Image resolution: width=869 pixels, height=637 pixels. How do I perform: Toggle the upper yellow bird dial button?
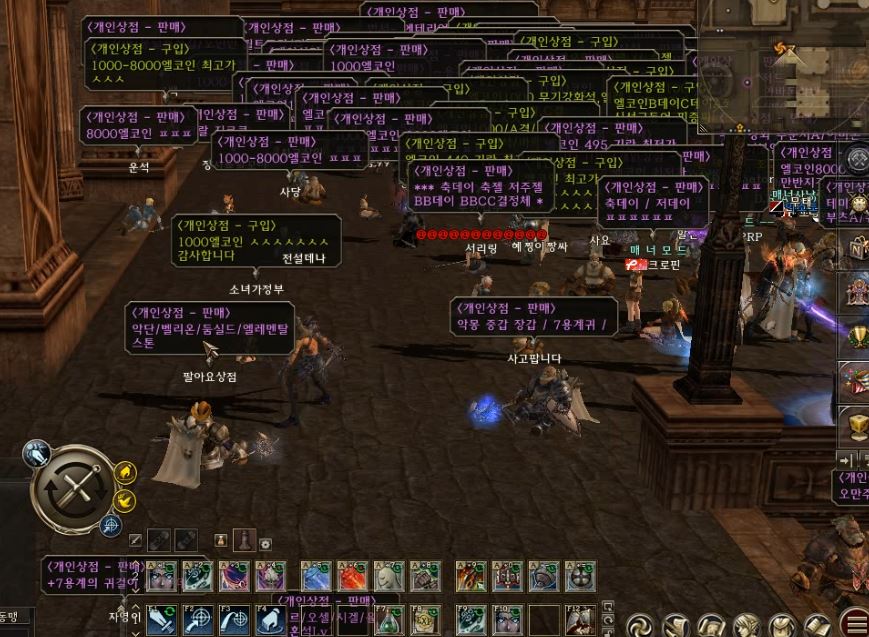point(126,472)
